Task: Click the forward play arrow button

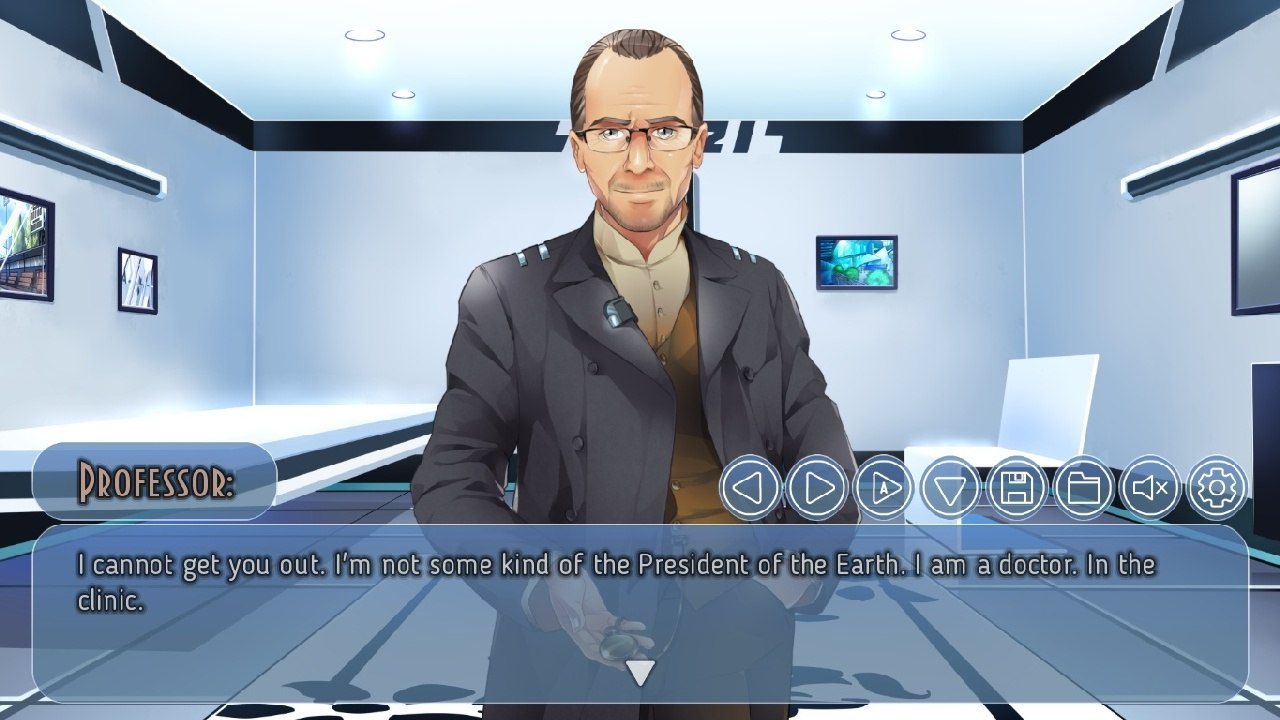Action: pyautogui.click(x=817, y=488)
